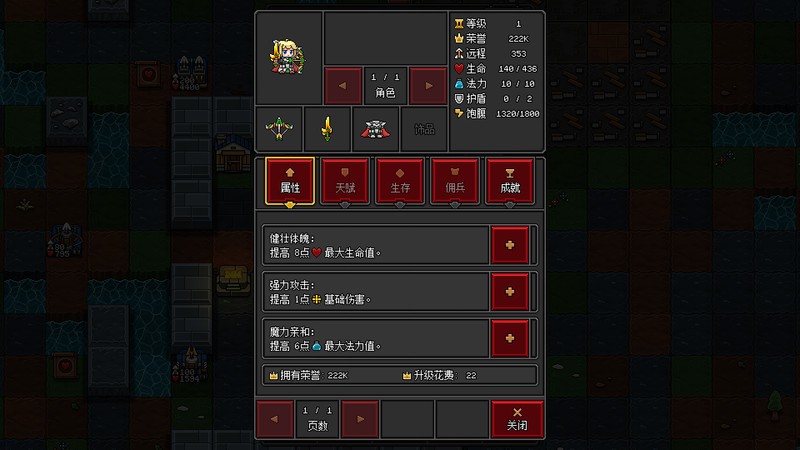Upgrade 健壮体魄 with its plus button
The image size is (800, 450).
(x=510, y=245)
